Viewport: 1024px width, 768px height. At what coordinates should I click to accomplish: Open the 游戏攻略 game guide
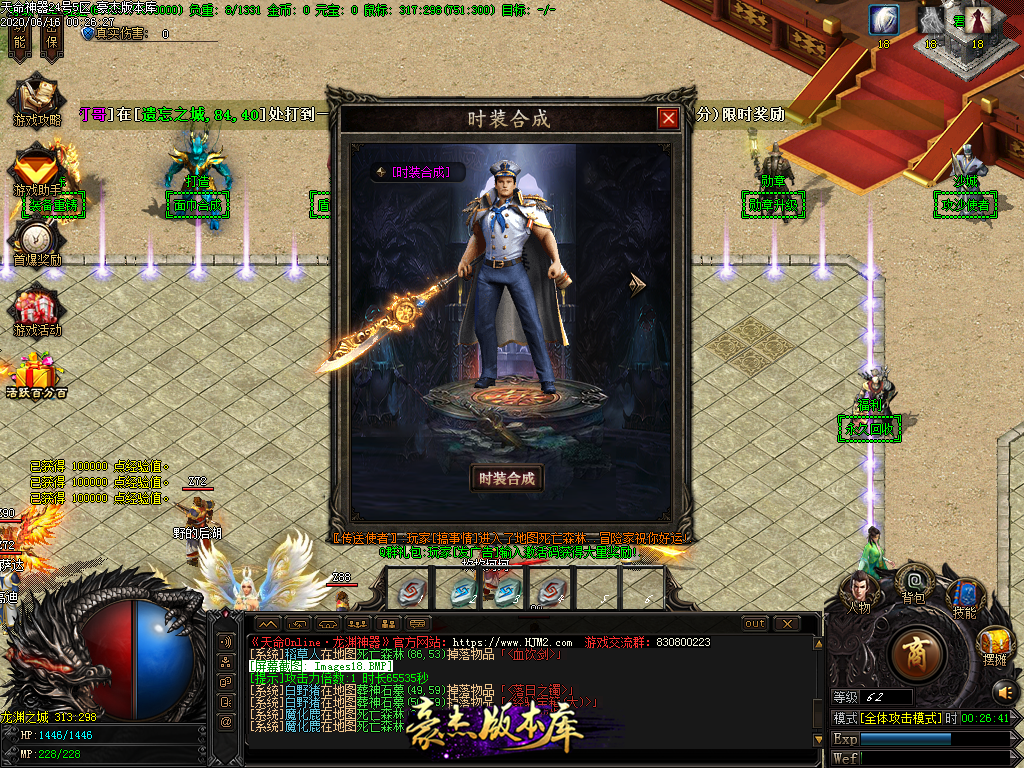click(x=37, y=99)
